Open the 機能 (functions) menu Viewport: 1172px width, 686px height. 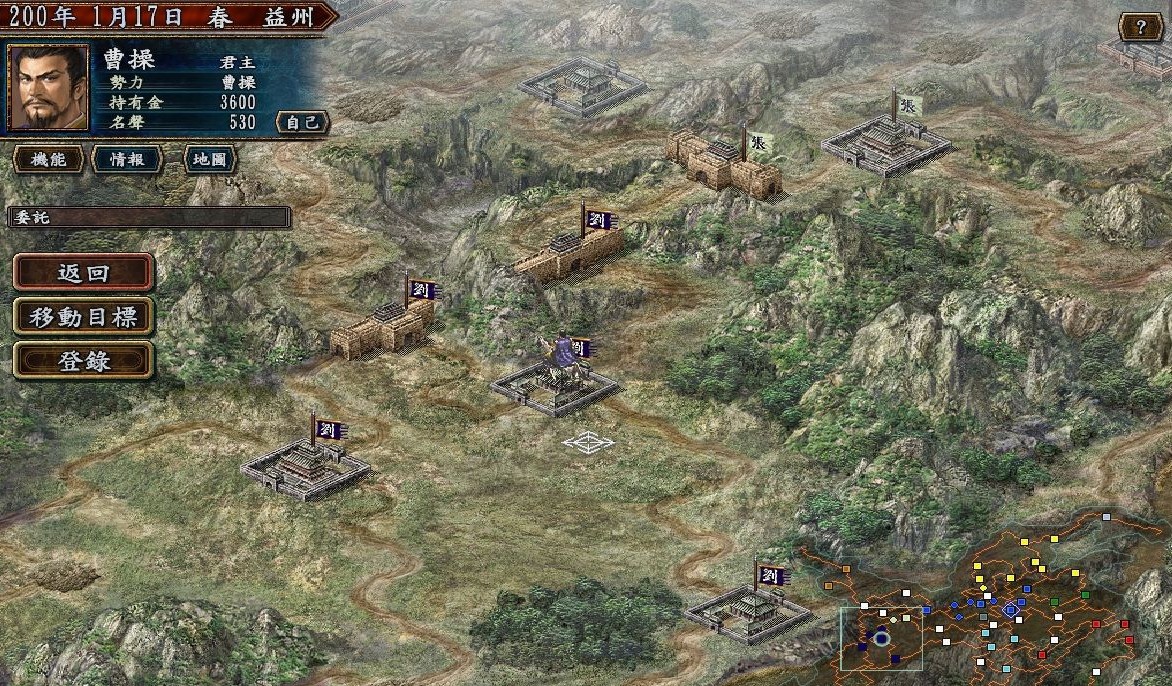(47, 159)
